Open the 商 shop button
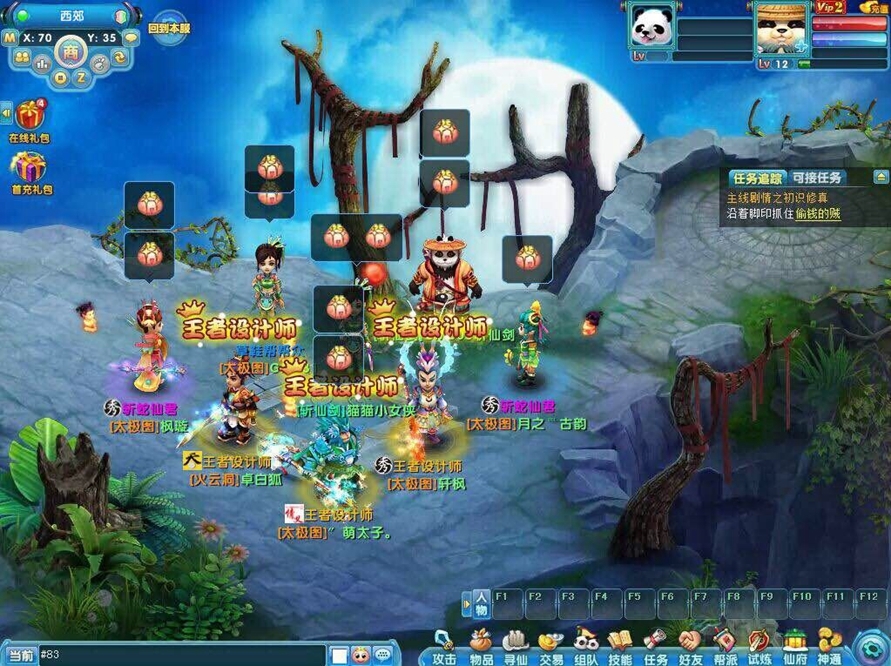Screen dimensions: 891x666 (70, 52)
